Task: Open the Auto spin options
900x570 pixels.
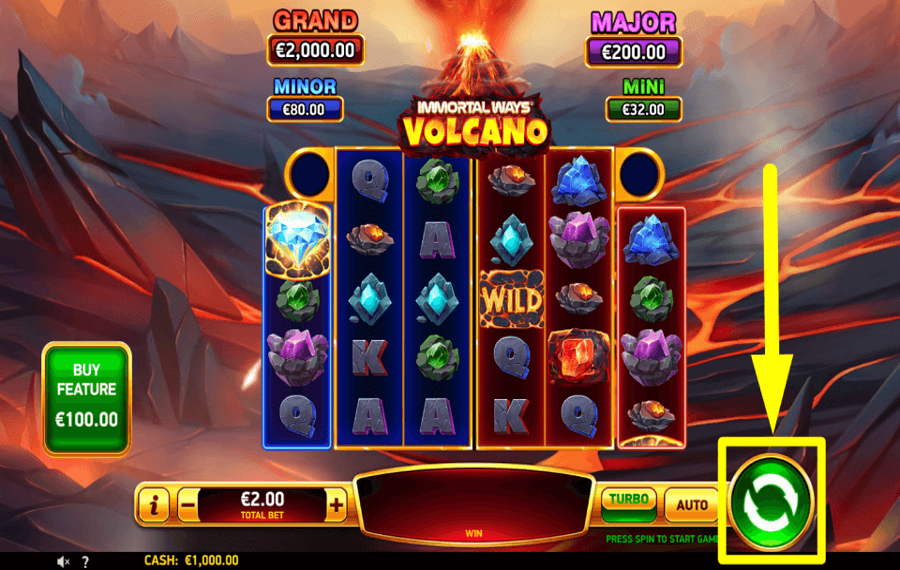Action: point(692,505)
